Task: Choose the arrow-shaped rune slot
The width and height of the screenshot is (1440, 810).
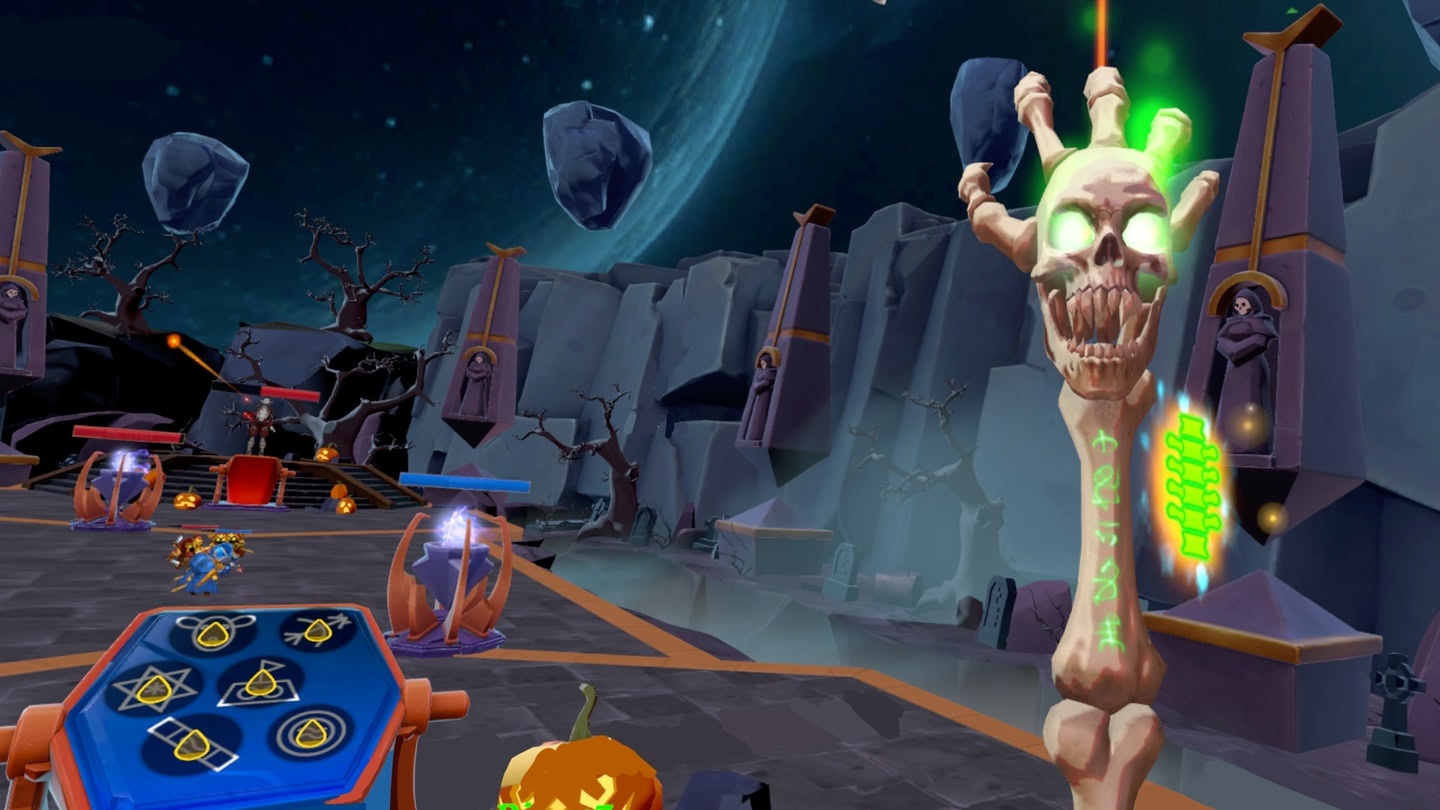Action: click(318, 630)
